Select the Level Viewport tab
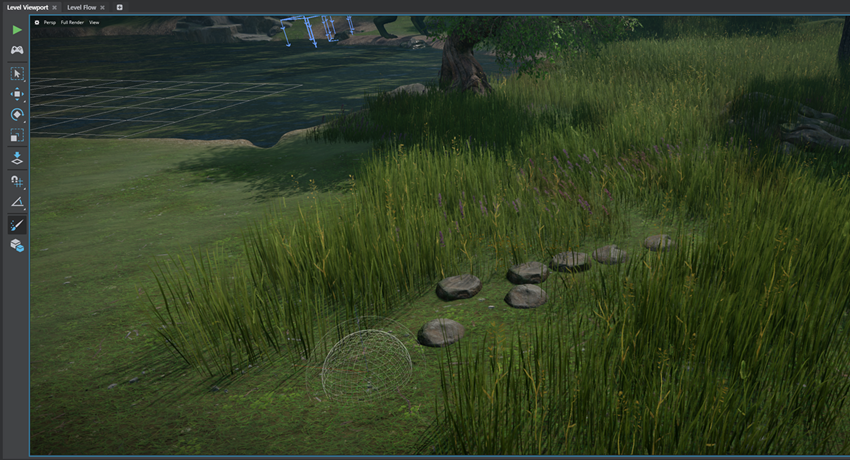Image resolution: width=850 pixels, height=460 pixels. click(27, 7)
